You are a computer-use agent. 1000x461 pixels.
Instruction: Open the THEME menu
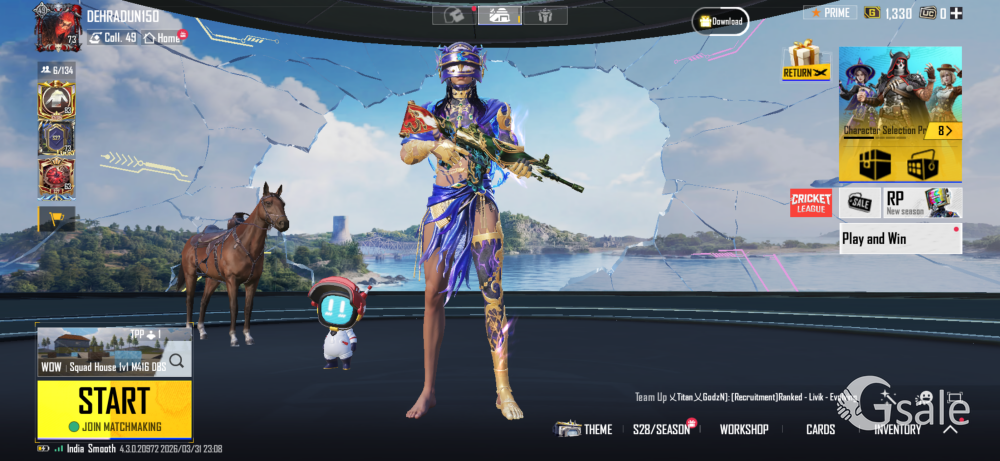(585, 429)
